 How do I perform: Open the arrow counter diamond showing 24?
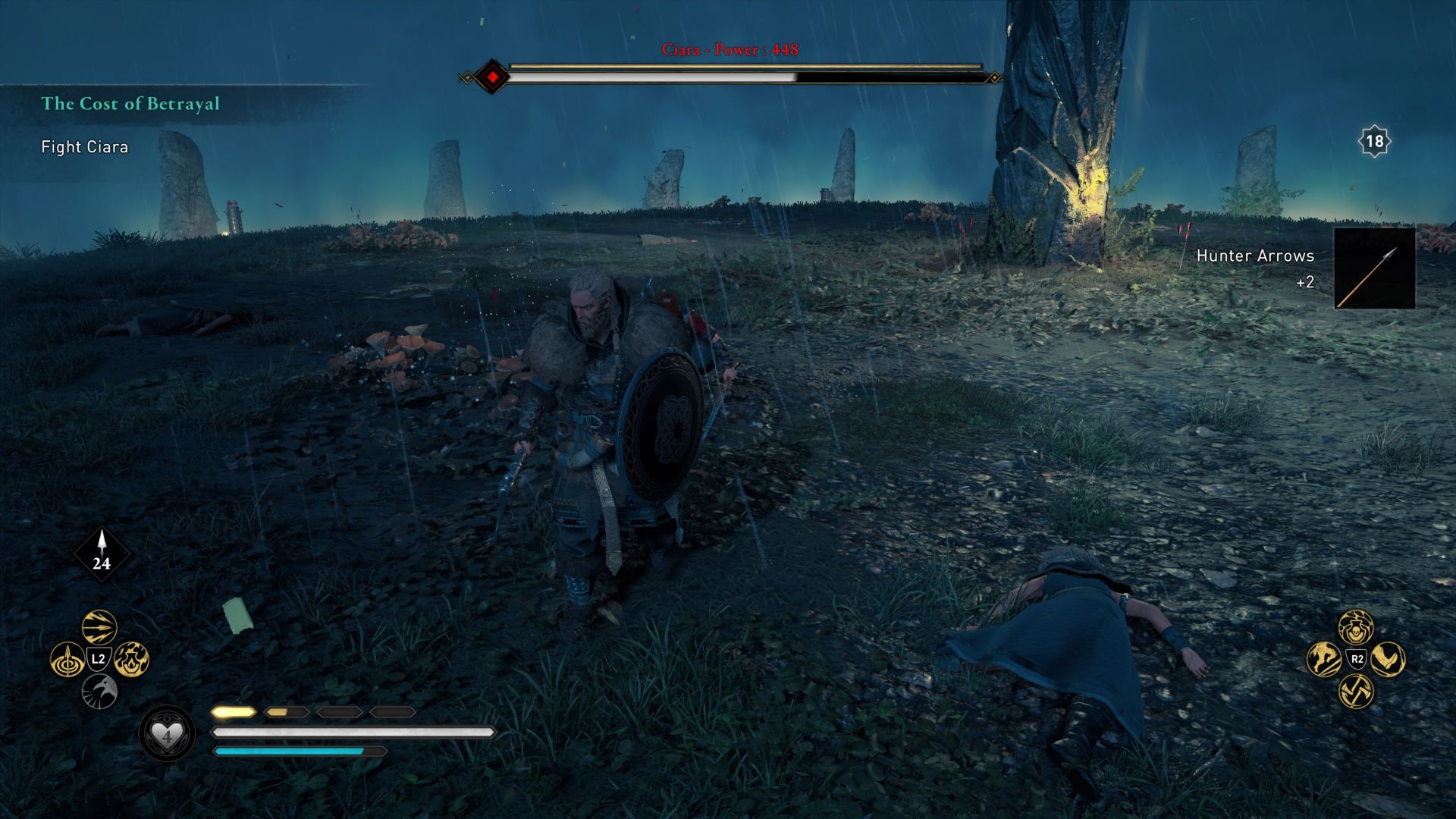click(101, 554)
